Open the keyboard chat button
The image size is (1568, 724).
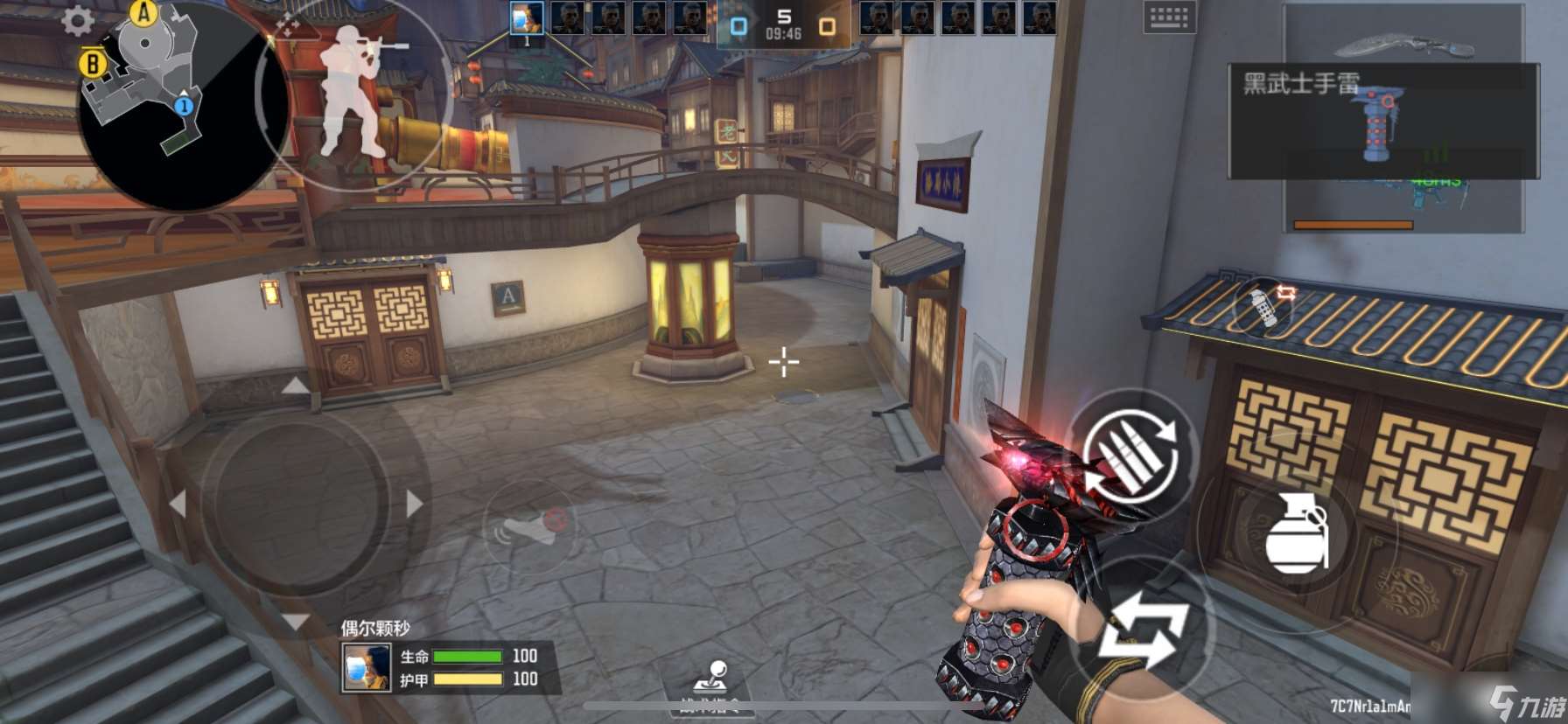pyautogui.click(x=1169, y=17)
